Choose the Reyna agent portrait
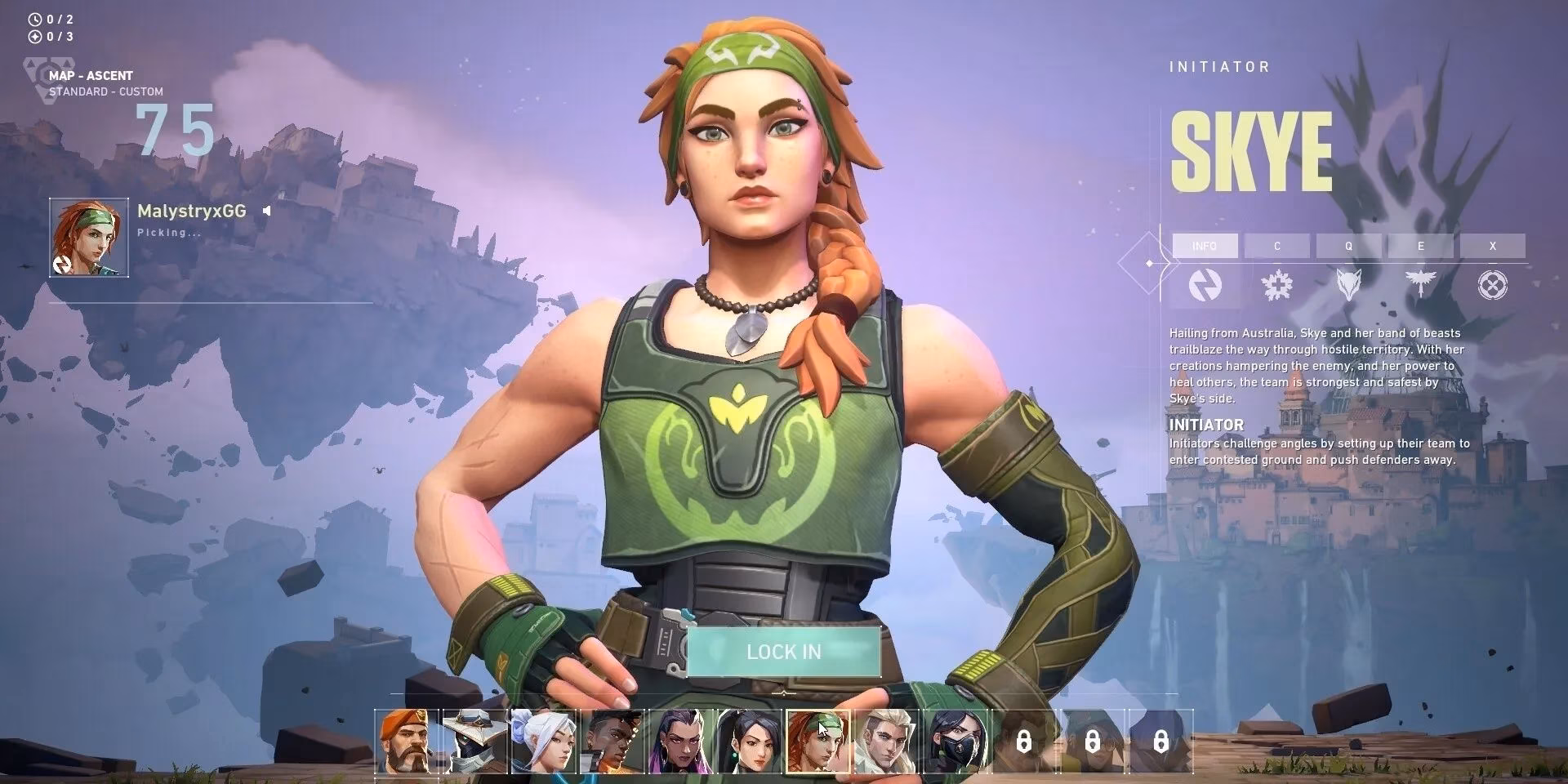The height and width of the screenshot is (784, 1568). (680, 742)
